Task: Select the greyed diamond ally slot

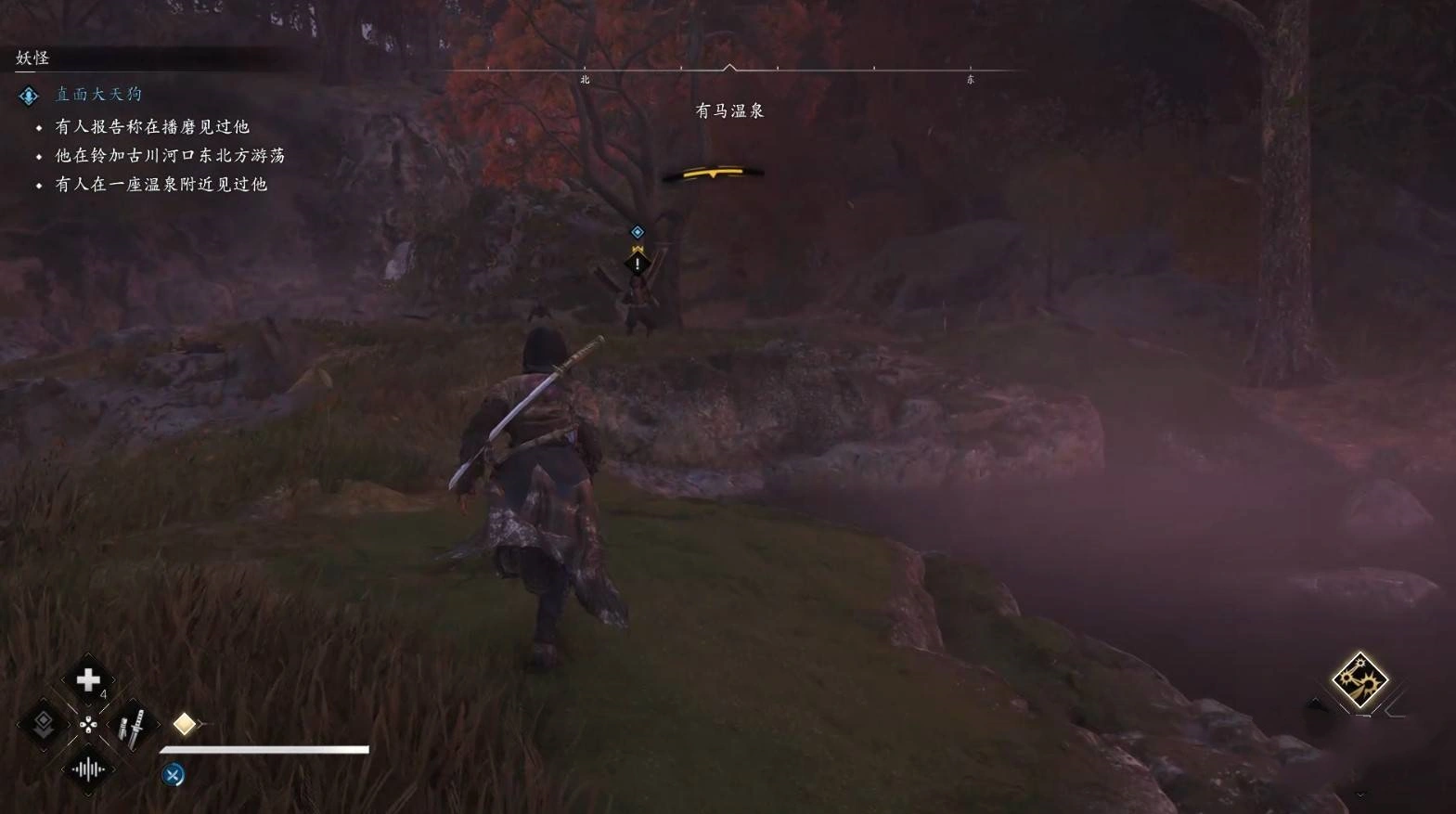Action: 43,724
